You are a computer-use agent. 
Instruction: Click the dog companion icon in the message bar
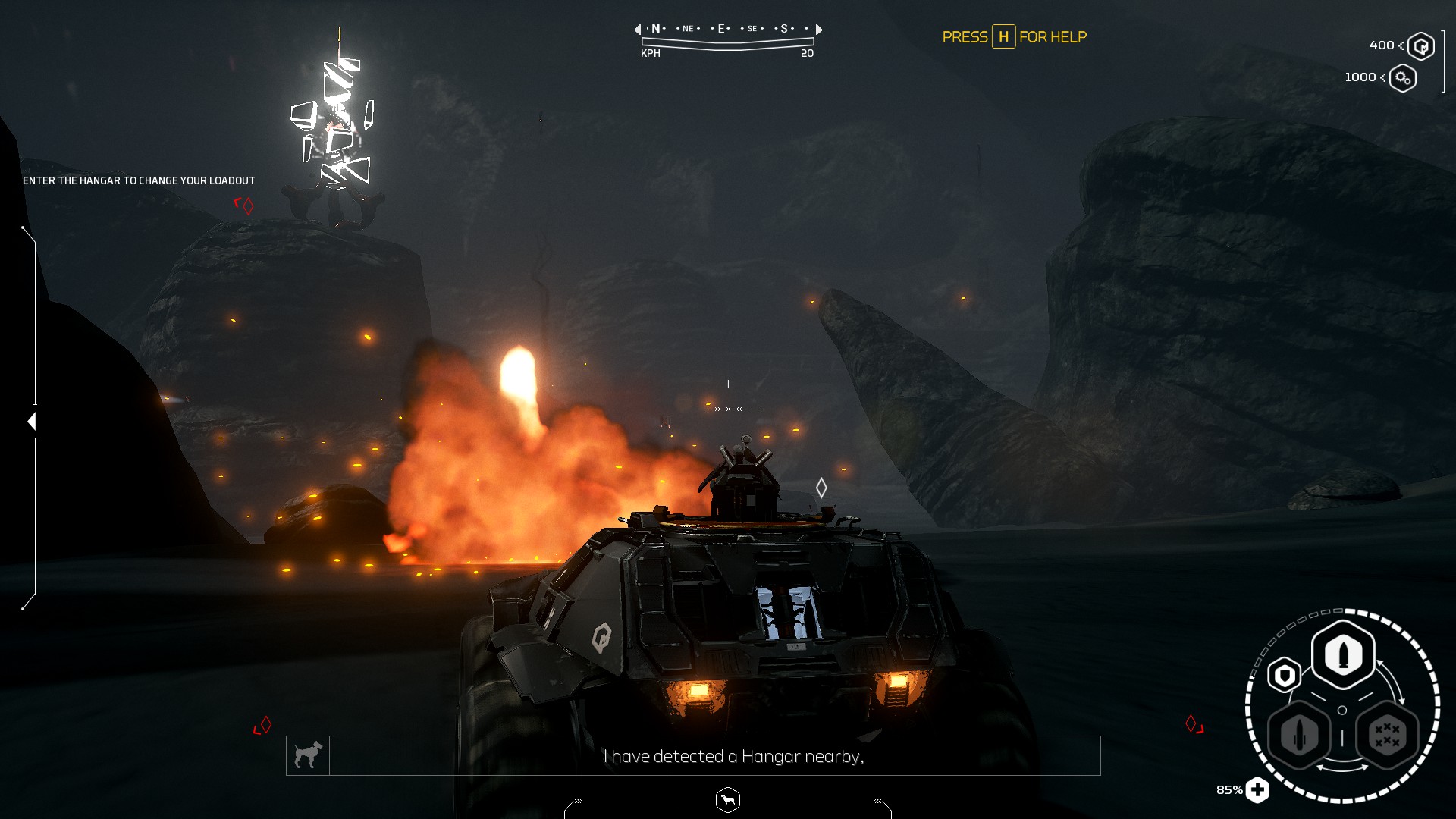[x=308, y=755]
